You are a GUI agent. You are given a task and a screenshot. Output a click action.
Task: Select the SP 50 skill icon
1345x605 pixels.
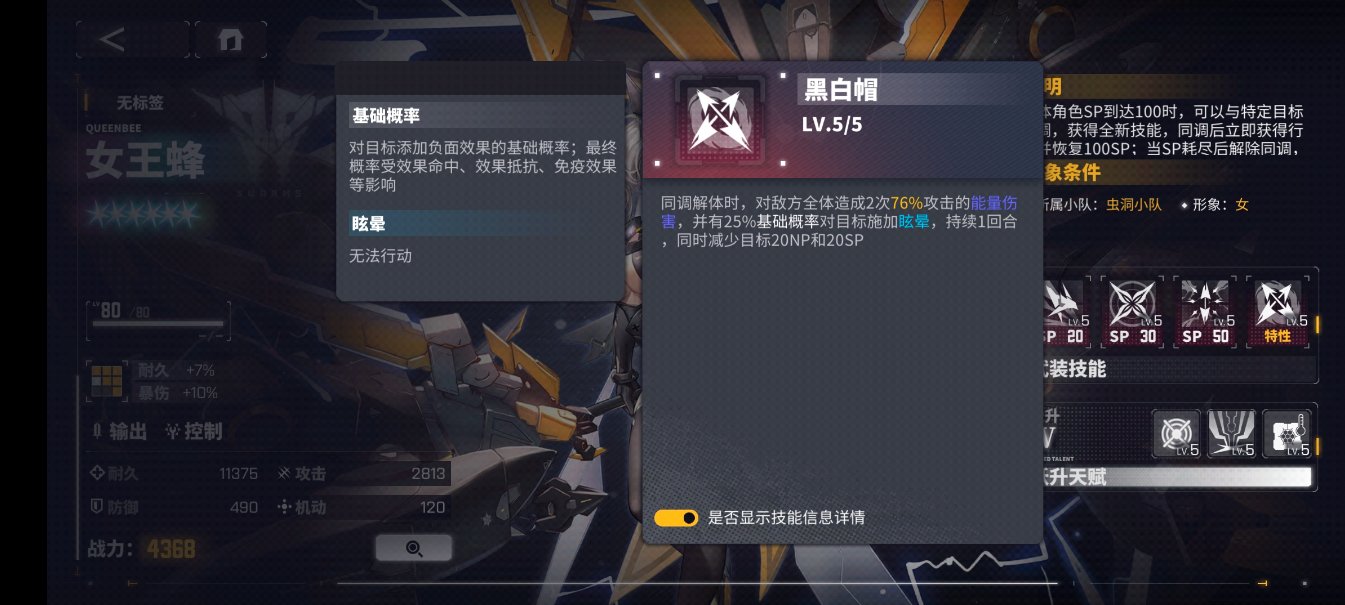click(x=1207, y=310)
